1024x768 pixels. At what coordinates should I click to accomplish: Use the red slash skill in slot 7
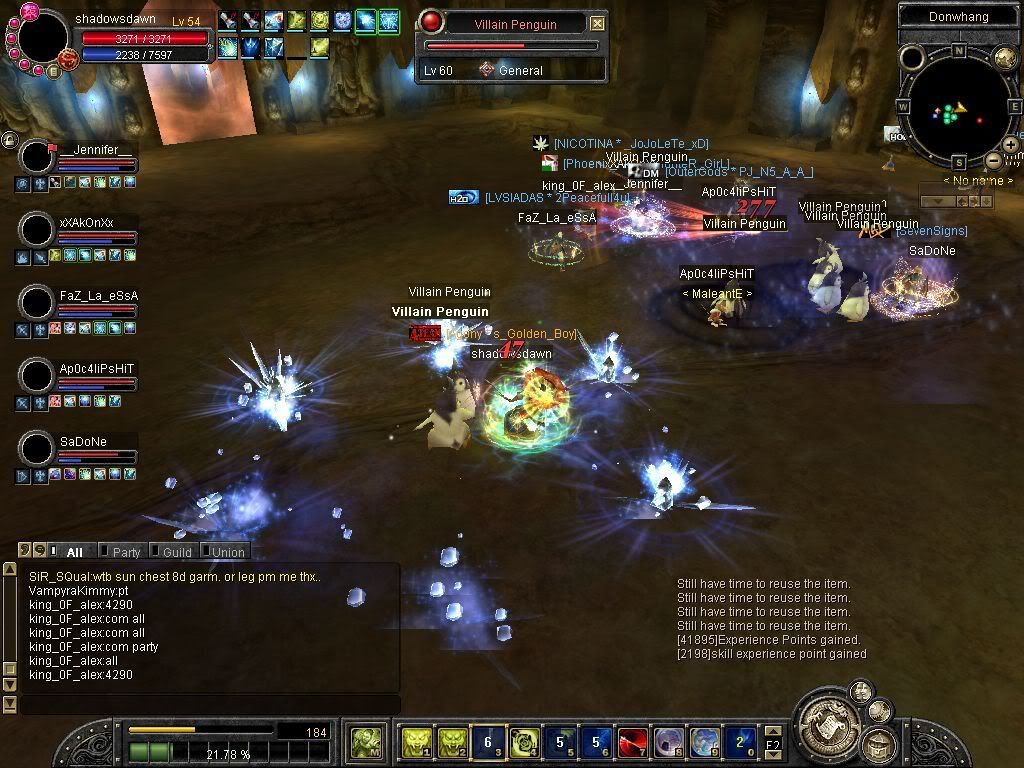click(x=632, y=743)
